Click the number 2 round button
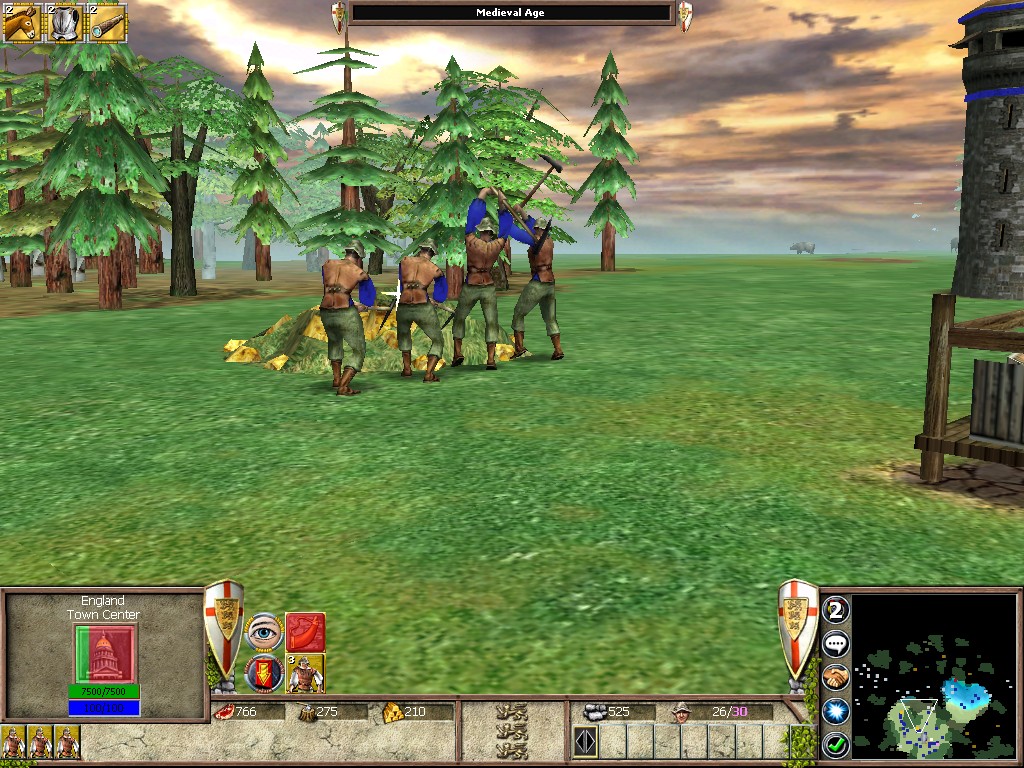1024x768 pixels. 836,610
